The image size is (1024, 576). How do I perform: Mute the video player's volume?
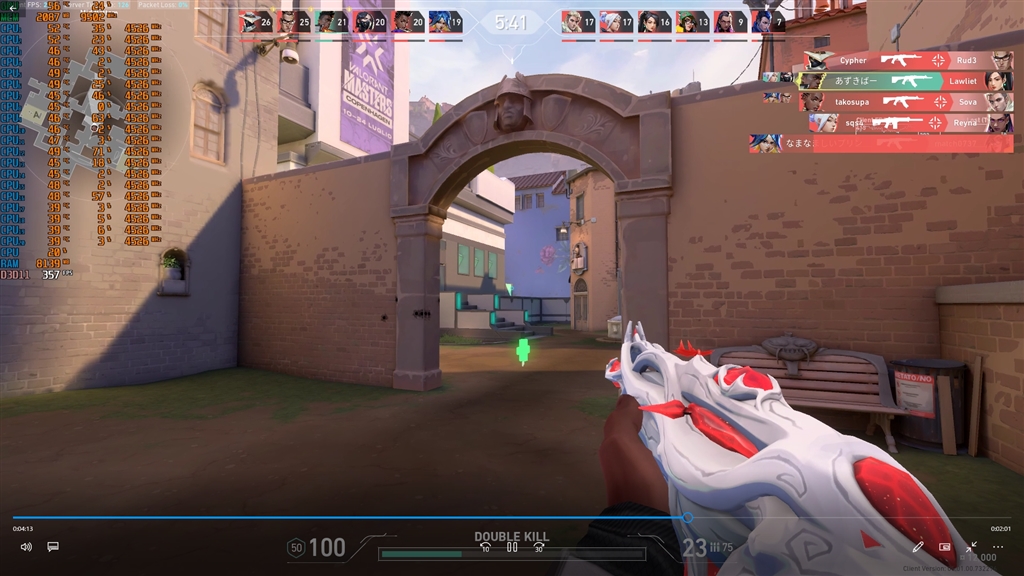point(26,547)
